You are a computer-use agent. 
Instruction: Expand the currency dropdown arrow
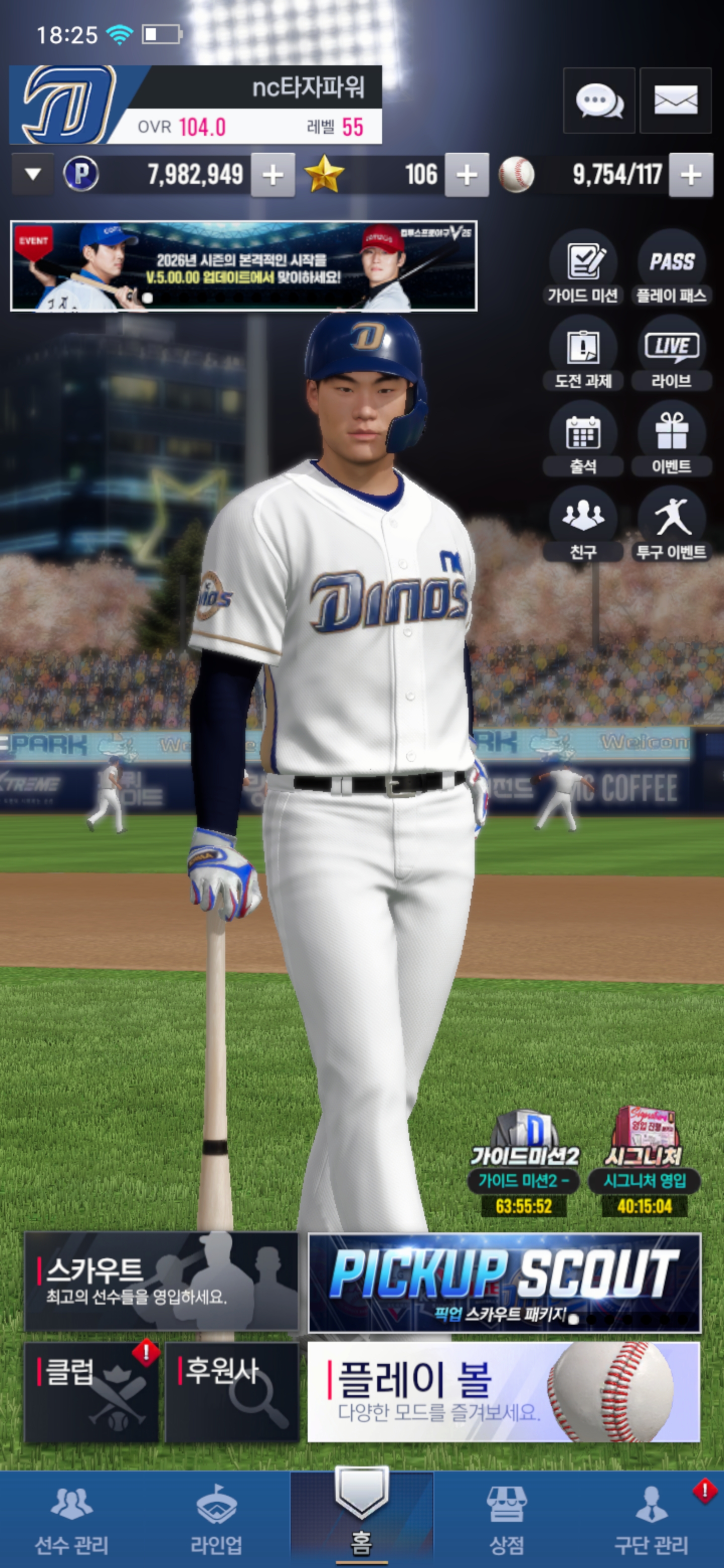click(x=33, y=175)
